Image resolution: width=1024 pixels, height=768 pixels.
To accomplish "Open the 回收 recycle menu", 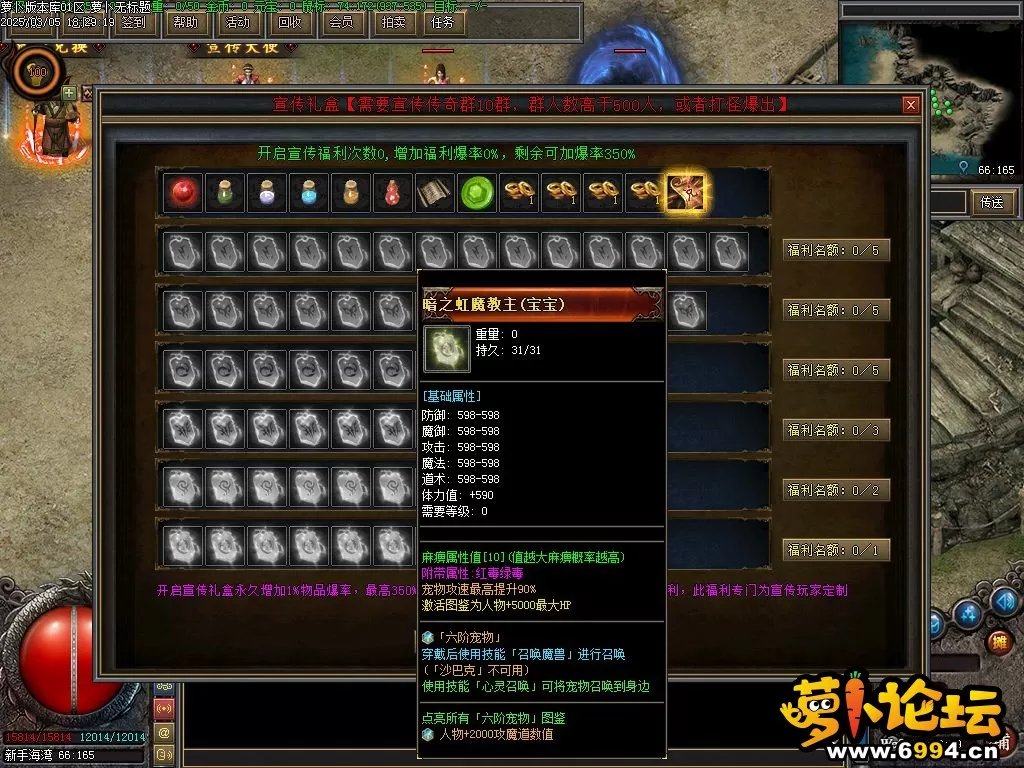I will tap(290, 22).
